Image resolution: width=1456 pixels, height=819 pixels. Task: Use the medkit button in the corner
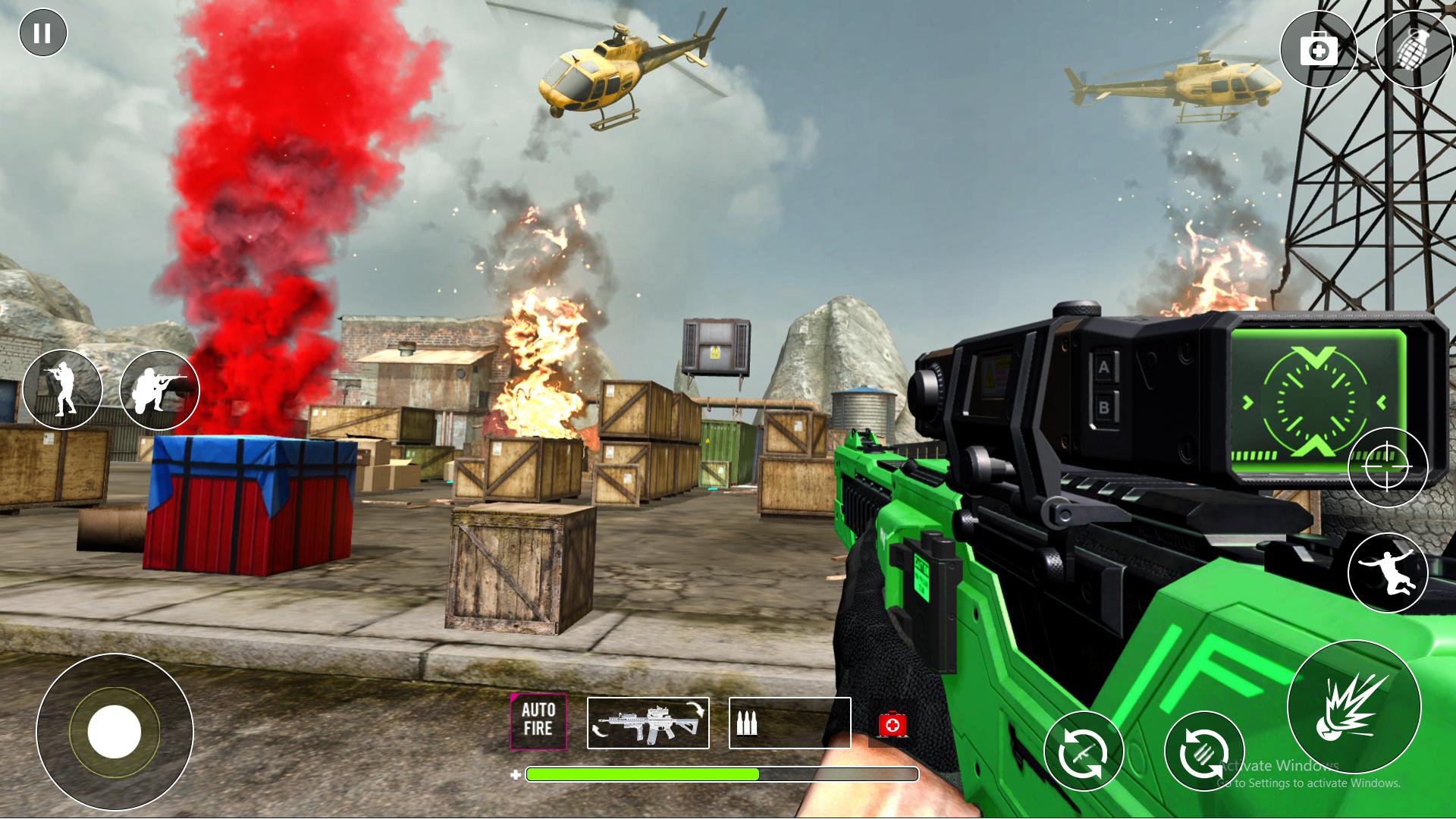click(x=1319, y=51)
